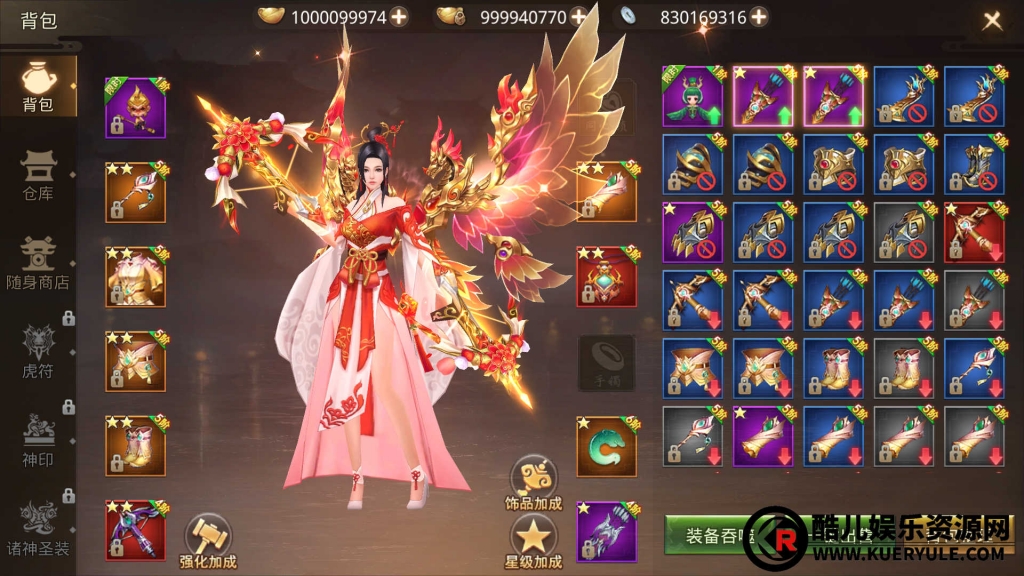Select the green-haired doll item in bag
Viewport: 1024px width, 576px height.
(x=692, y=96)
